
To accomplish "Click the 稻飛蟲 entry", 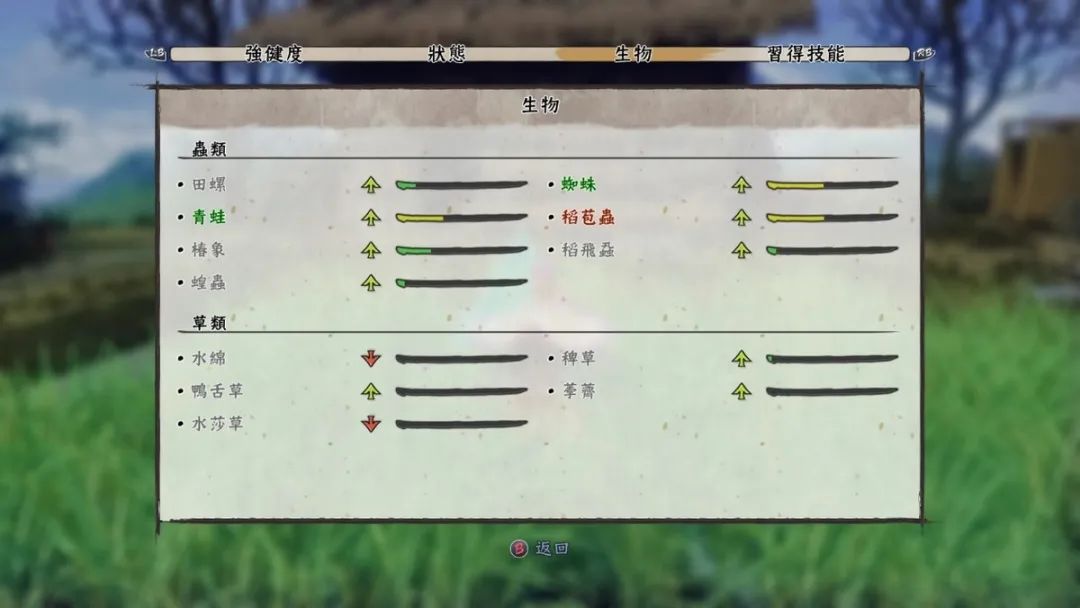I will pyautogui.click(x=587, y=250).
